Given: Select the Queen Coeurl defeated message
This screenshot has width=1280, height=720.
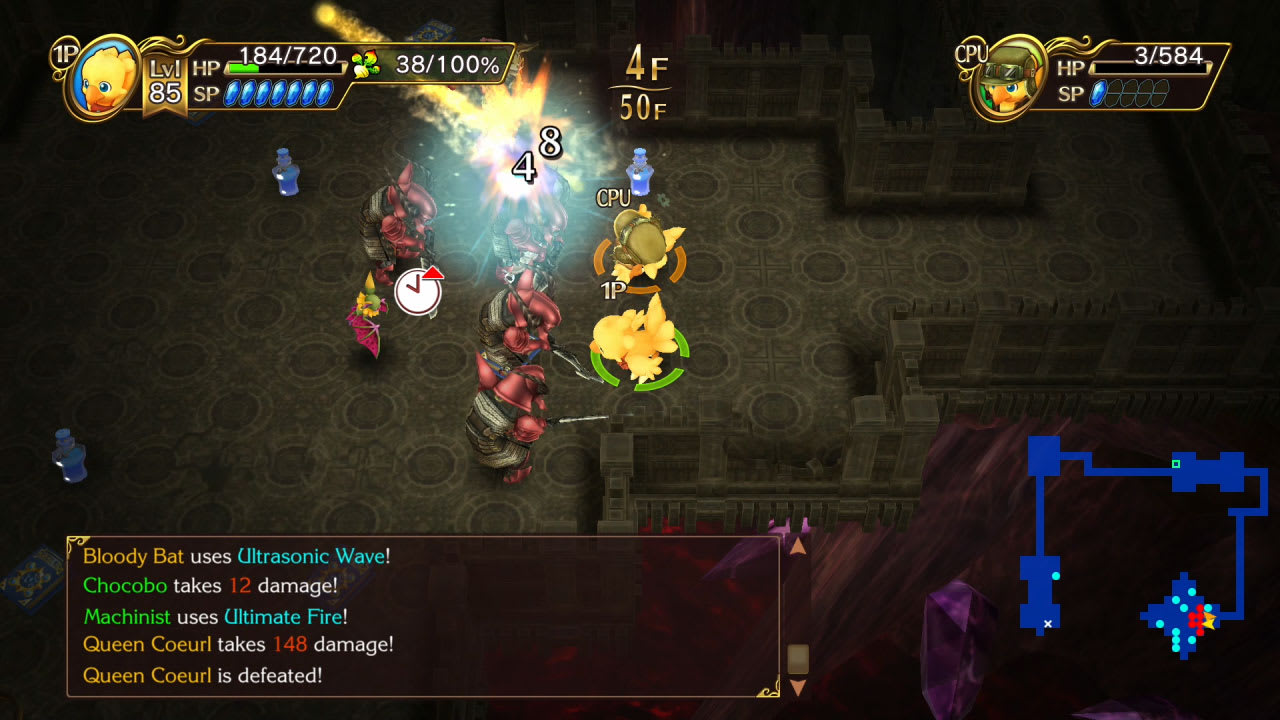Looking at the screenshot, I should tap(200, 676).
